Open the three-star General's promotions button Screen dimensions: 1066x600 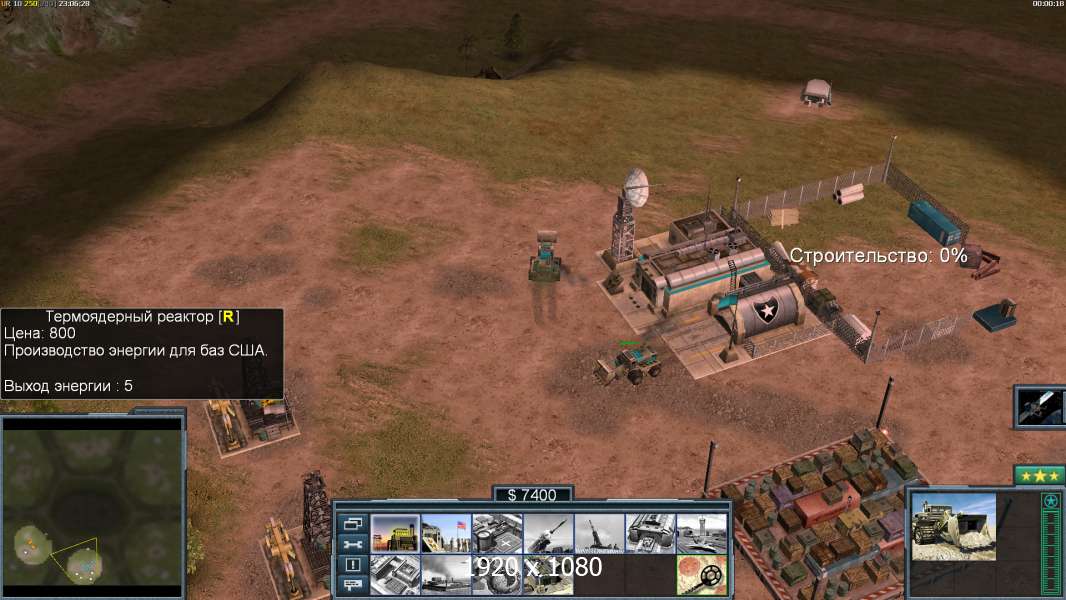coord(1038,475)
